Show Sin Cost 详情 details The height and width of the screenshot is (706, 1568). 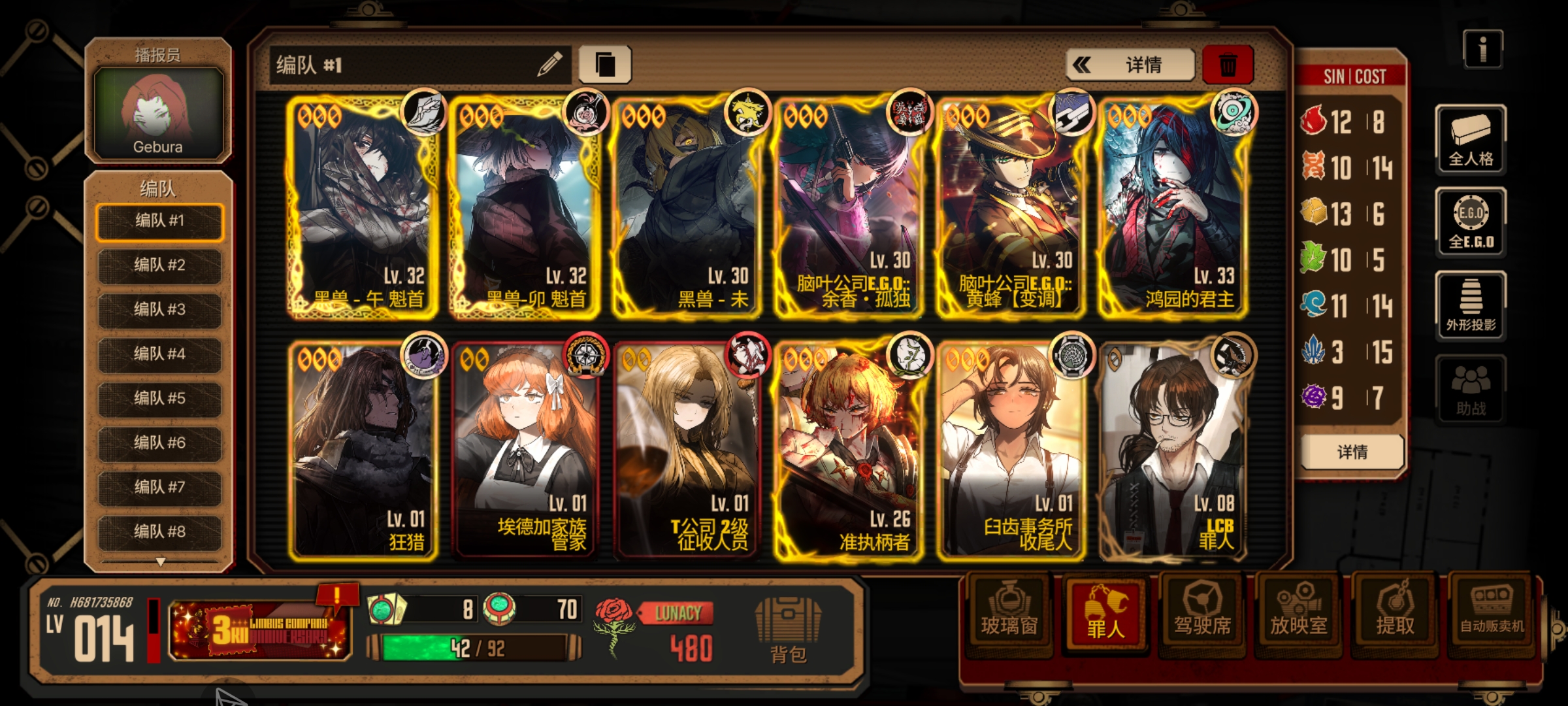coord(1352,452)
